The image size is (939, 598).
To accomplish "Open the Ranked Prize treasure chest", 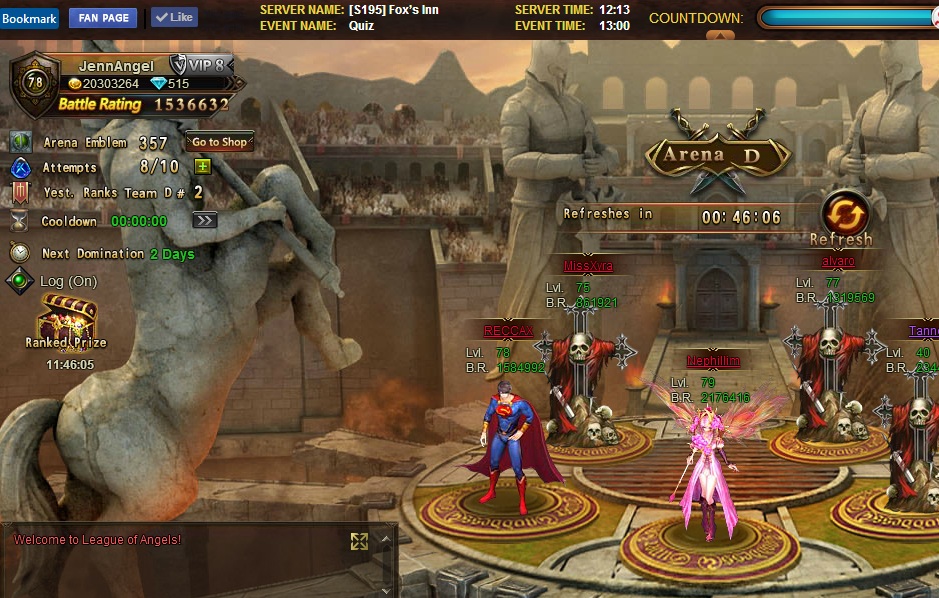I will (66, 317).
